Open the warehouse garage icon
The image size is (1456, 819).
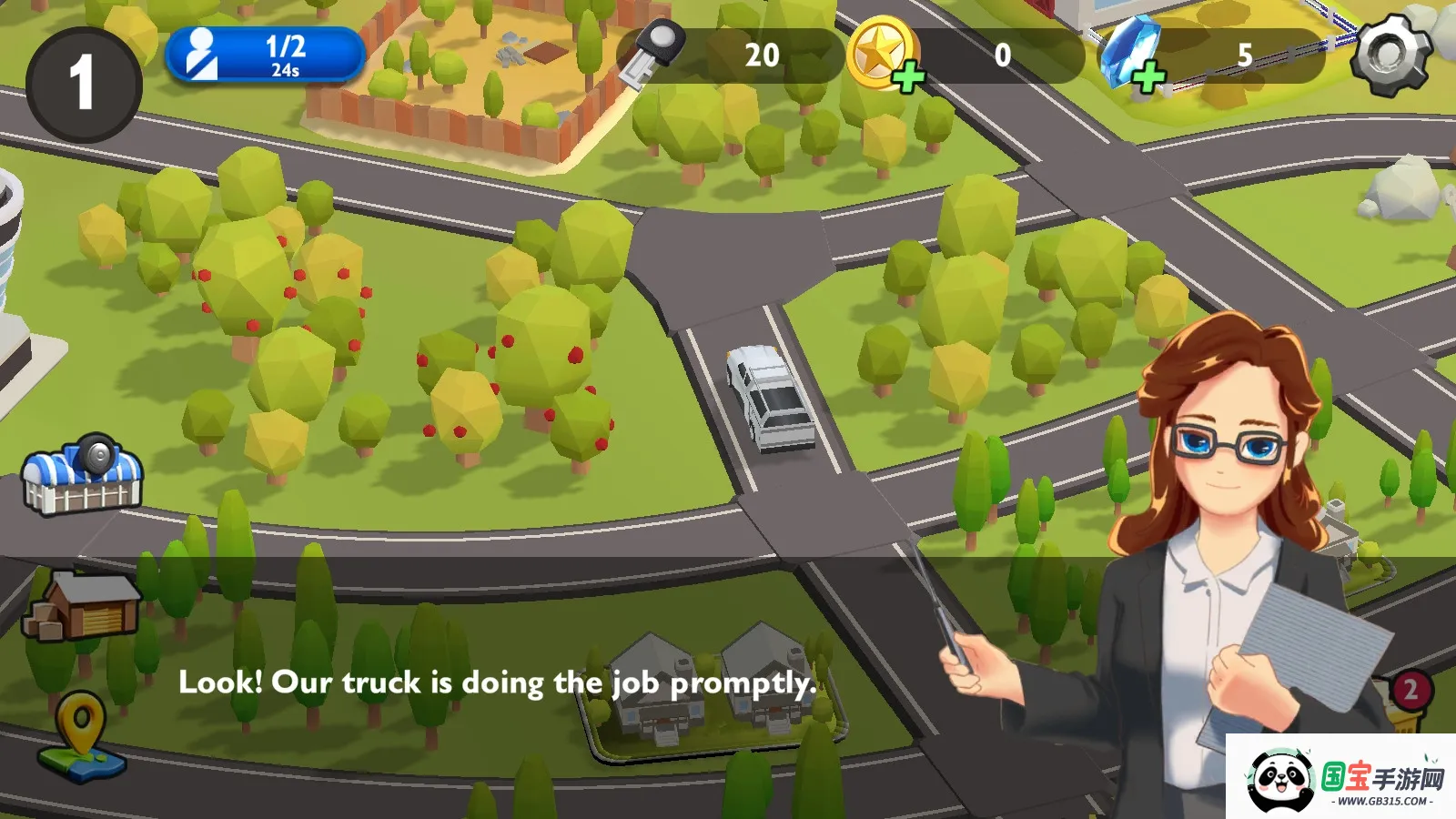tap(82, 605)
